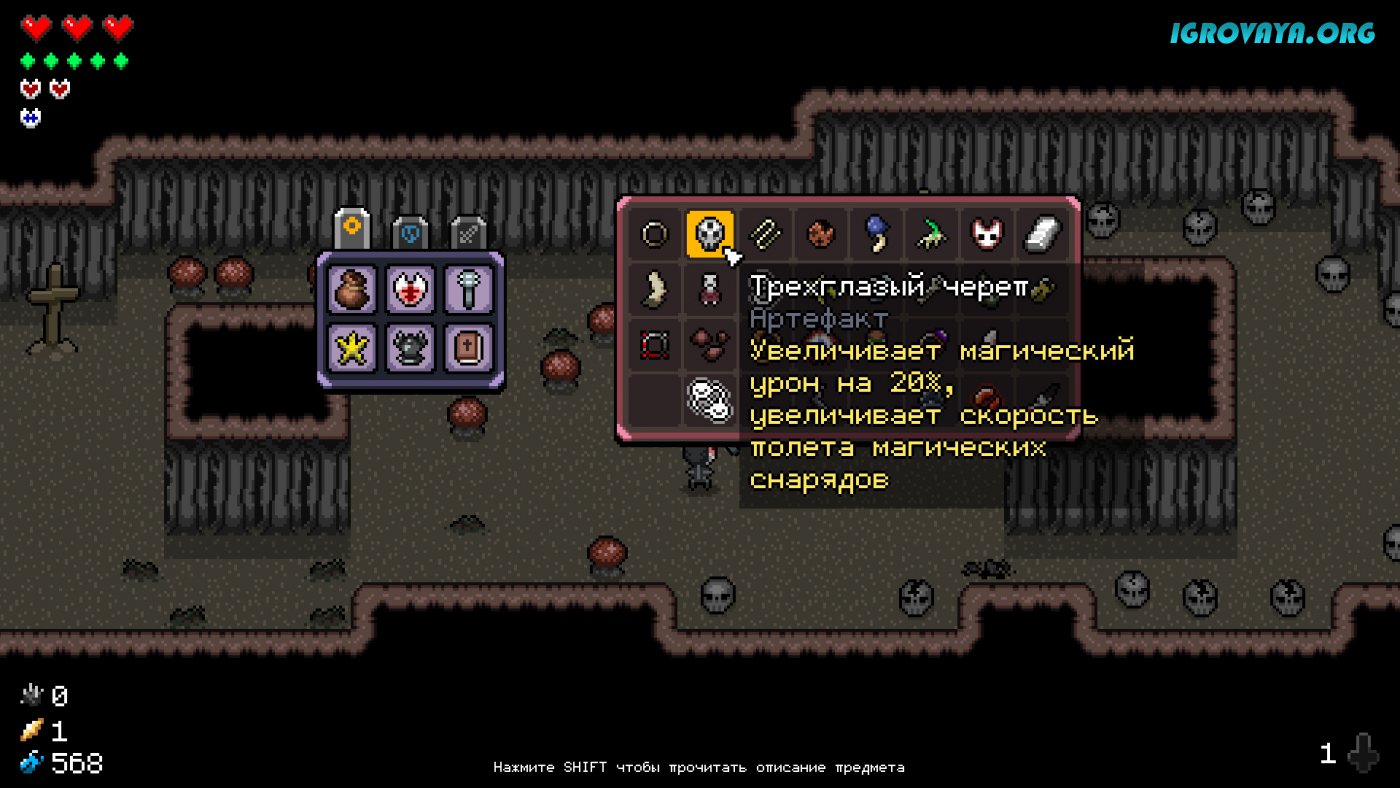This screenshot has height=788, width=1400.
Task: Choose the grey mace equipment slot
Action: coord(469,290)
